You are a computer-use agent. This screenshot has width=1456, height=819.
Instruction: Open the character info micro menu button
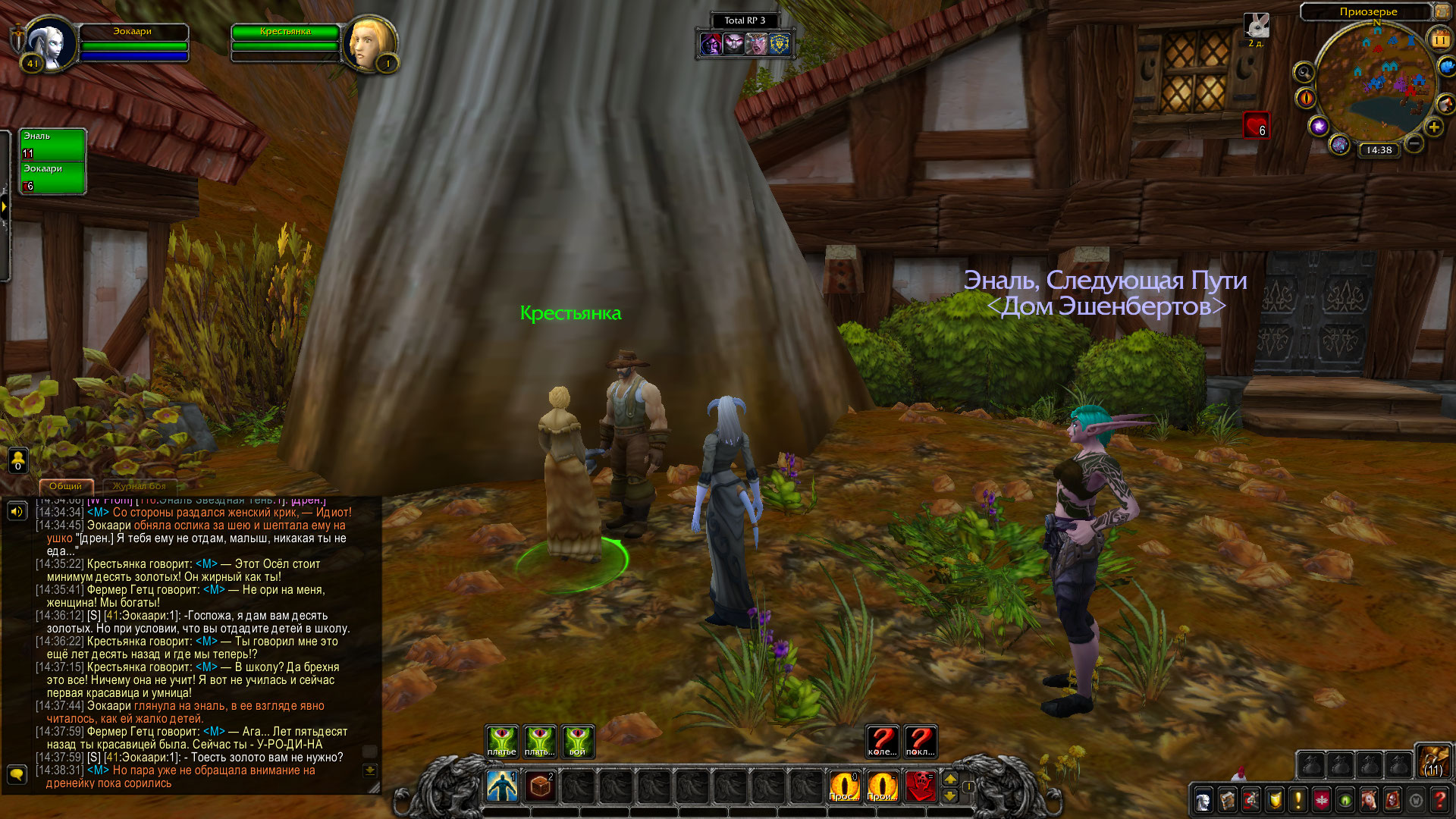point(1203,800)
